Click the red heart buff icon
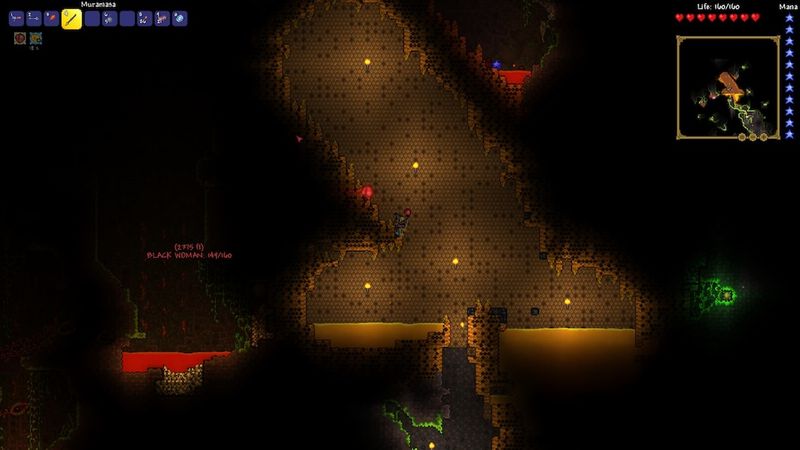This screenshot has height=450, width=800. point(20,38)
